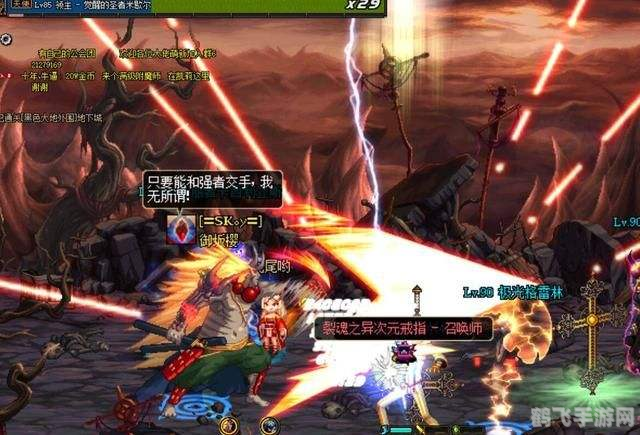Click the round gear icon above the chat

(6, 39)
